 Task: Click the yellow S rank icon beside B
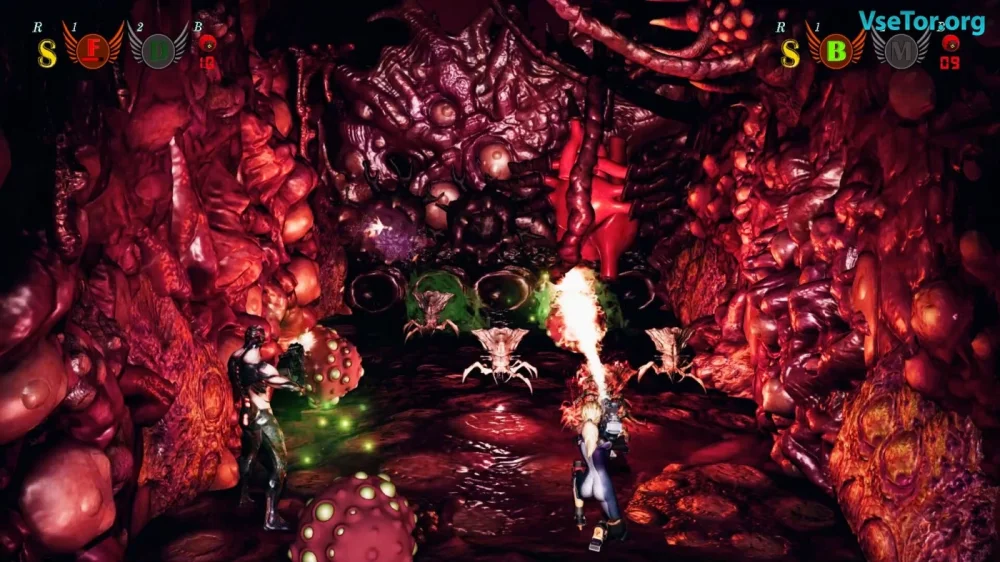click(790, 52)
